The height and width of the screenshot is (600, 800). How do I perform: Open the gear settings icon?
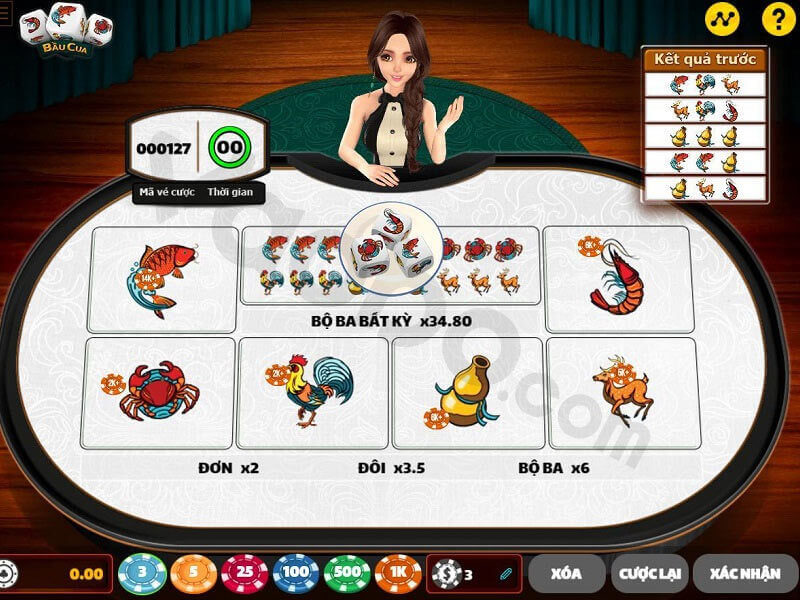tap(6, 574)
